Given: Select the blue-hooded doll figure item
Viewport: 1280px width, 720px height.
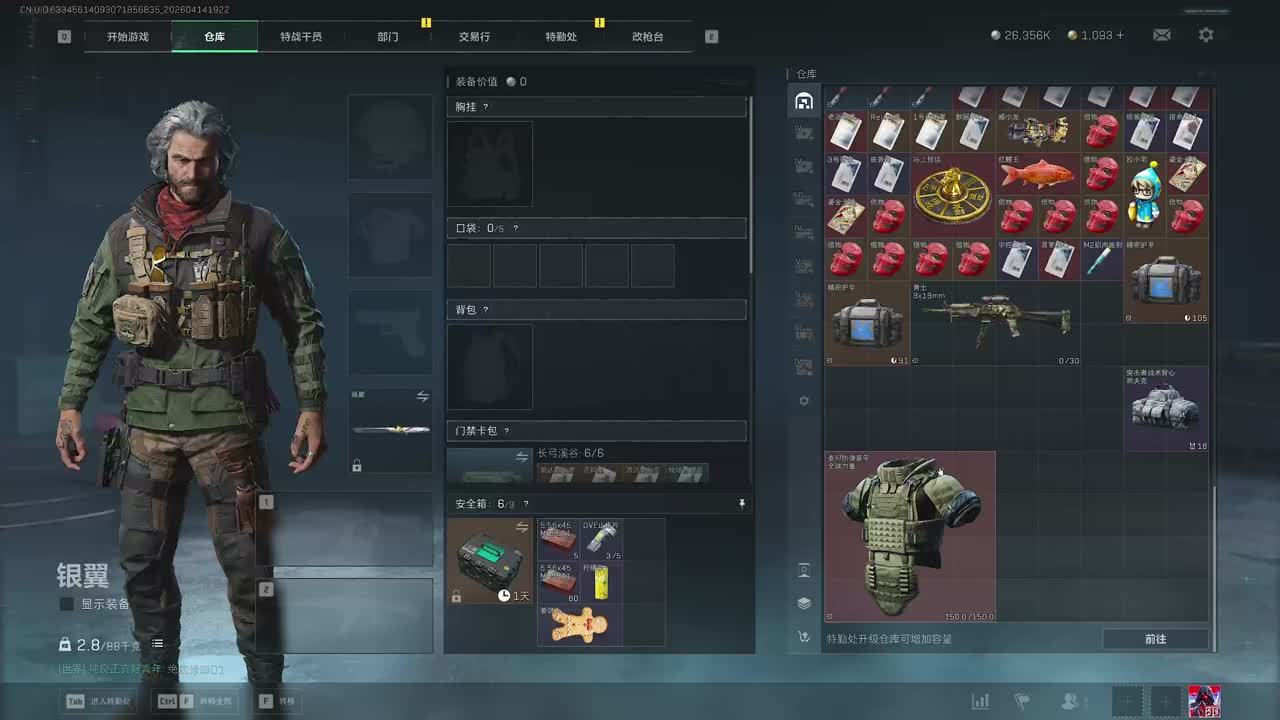Looking at the screenshot, I should [1145, 194].
